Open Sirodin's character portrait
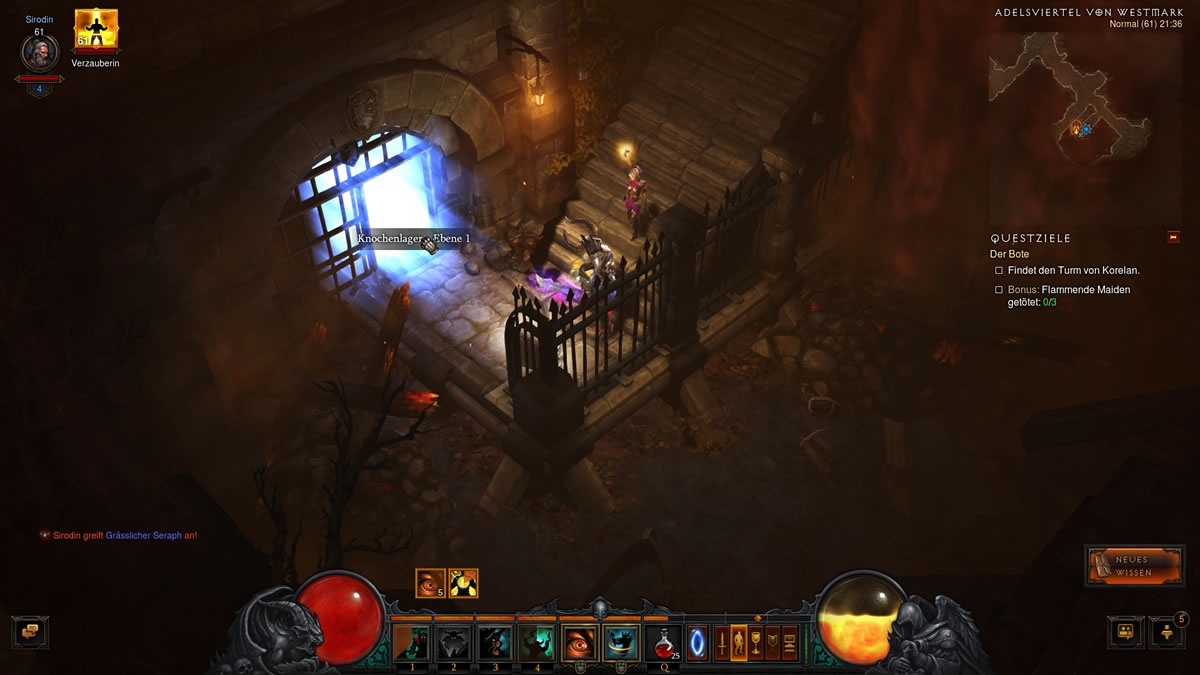The width and height of the screenshot is (1200, 675). point(40,53)
